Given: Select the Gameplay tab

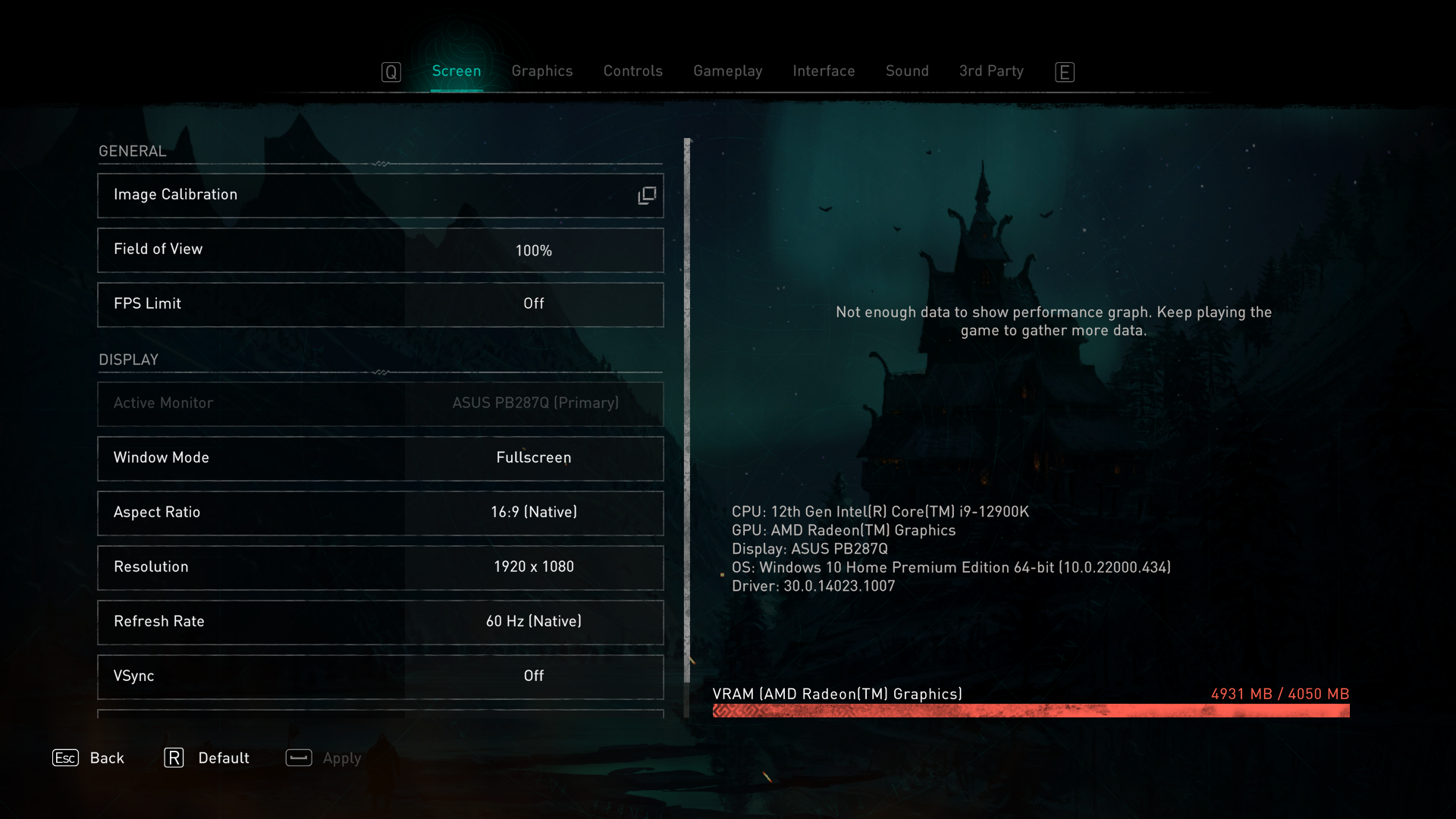Looking at the screenshot, I should tap(727, 71).
